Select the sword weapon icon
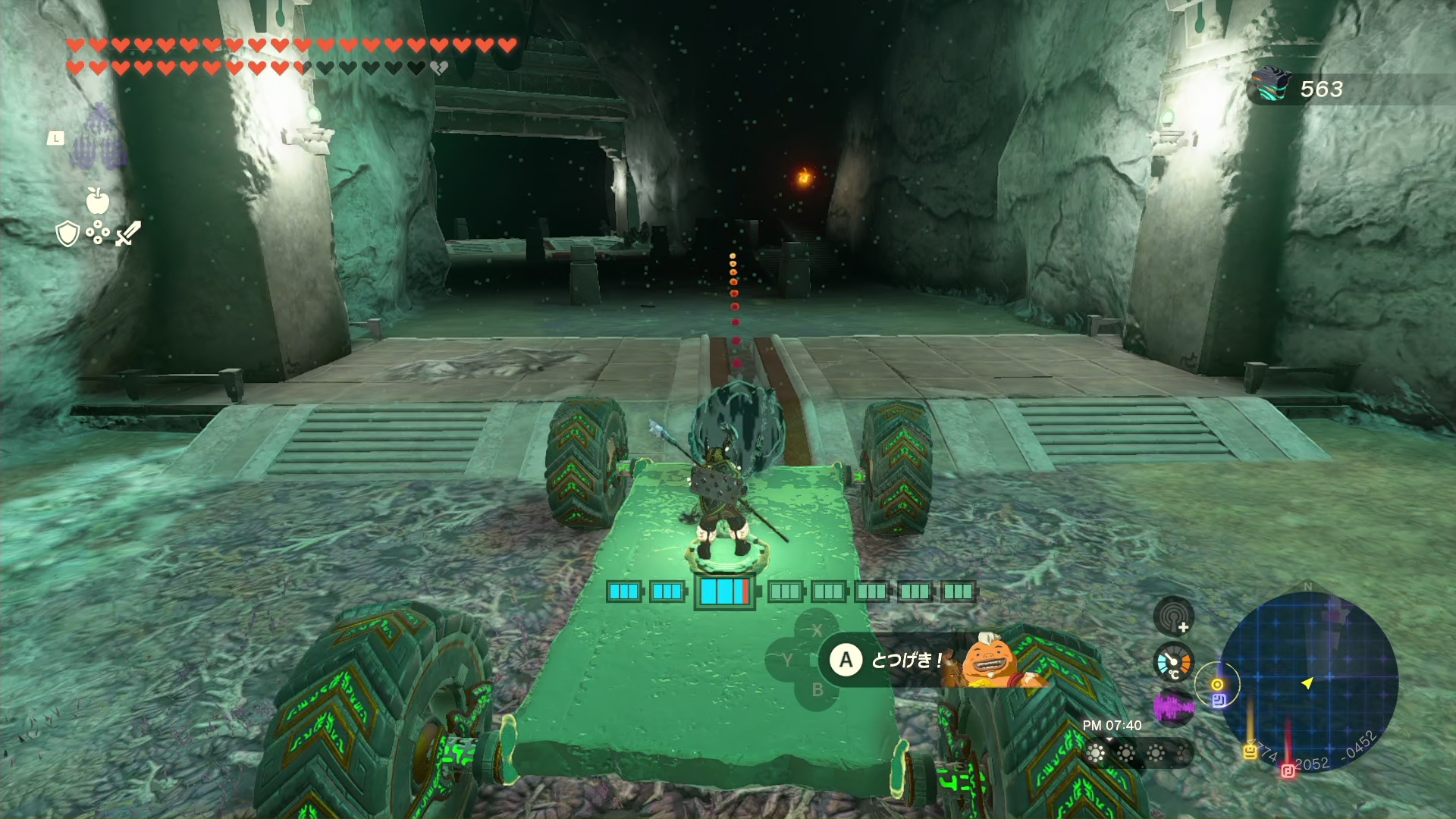The height and width of the screenshot is (819, 1456). 128,233
